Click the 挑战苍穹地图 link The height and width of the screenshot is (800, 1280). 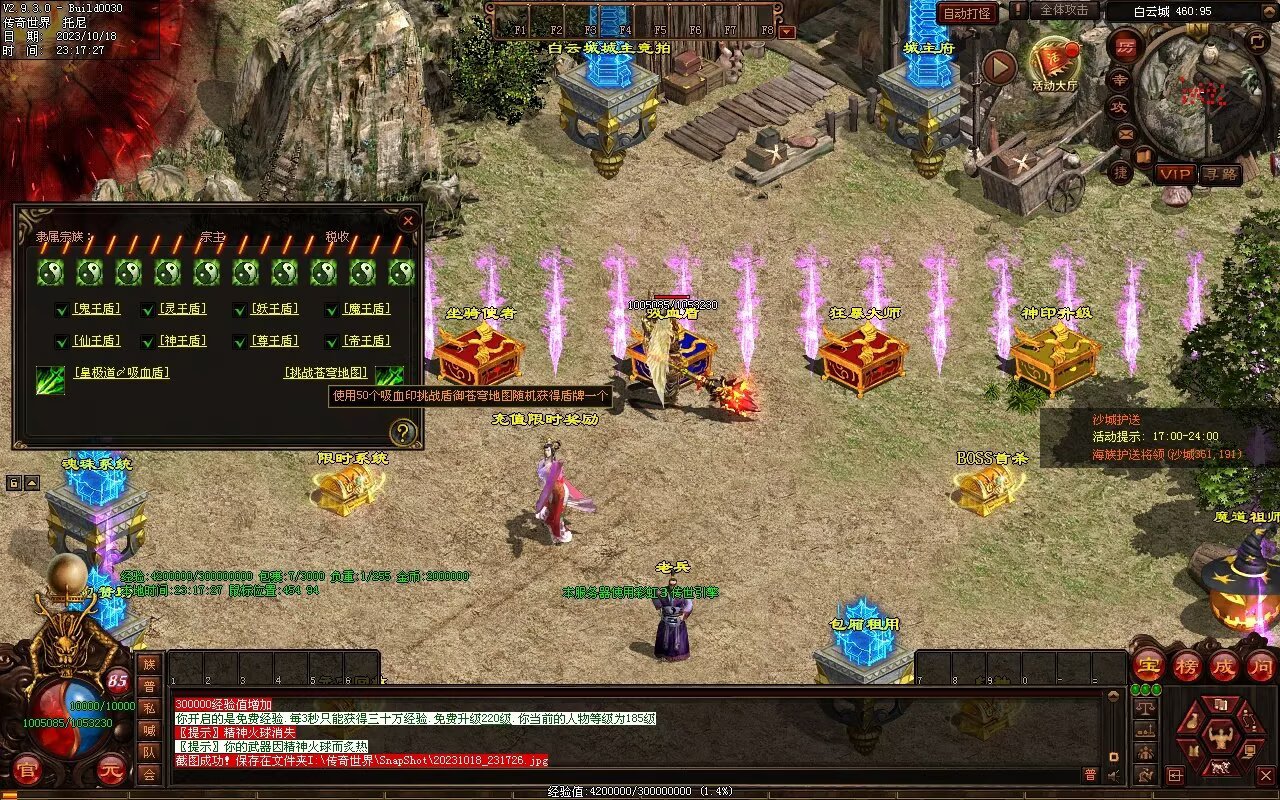click(326, 373)
